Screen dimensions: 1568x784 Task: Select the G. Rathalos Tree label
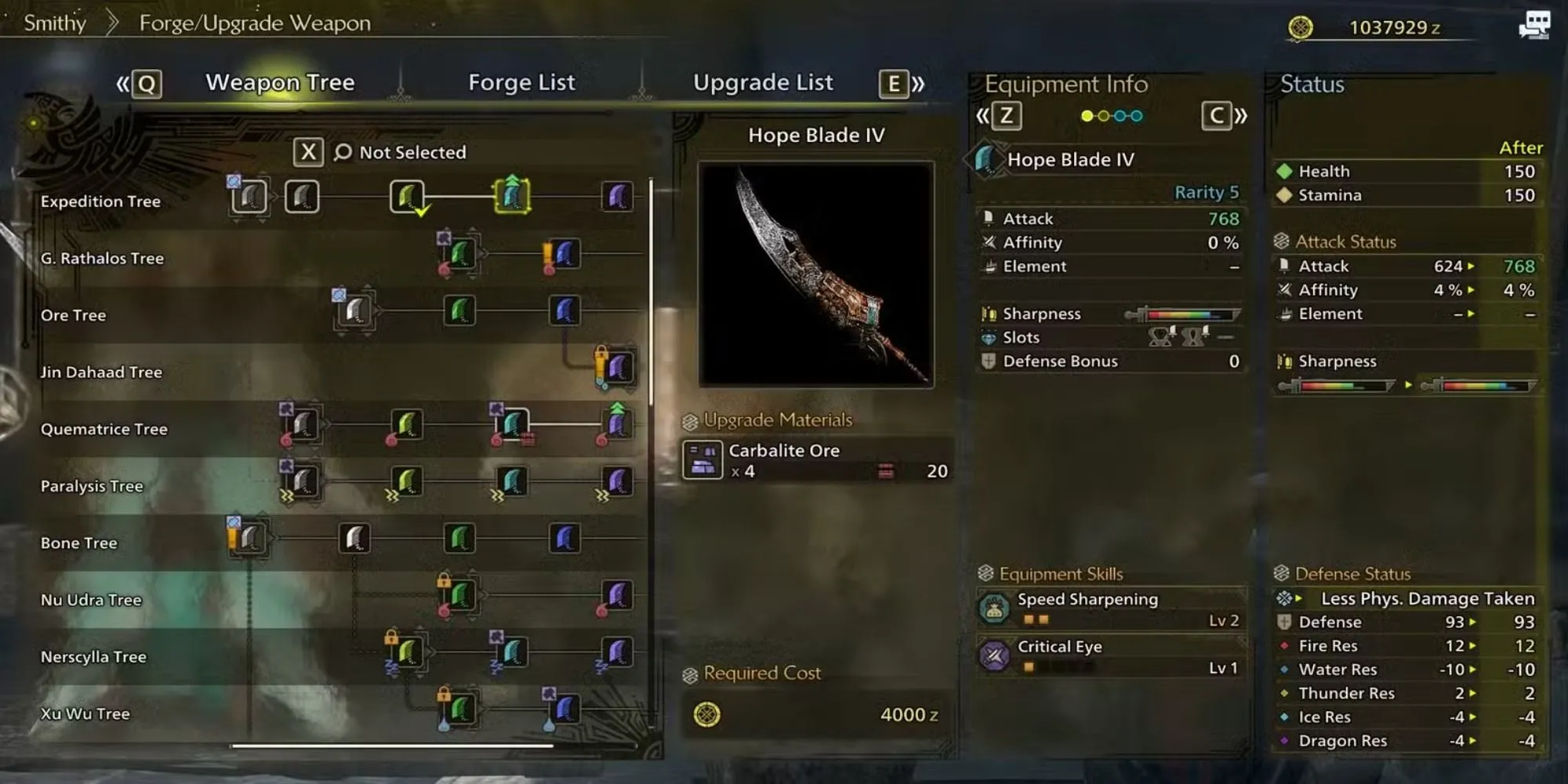(102, 259)
